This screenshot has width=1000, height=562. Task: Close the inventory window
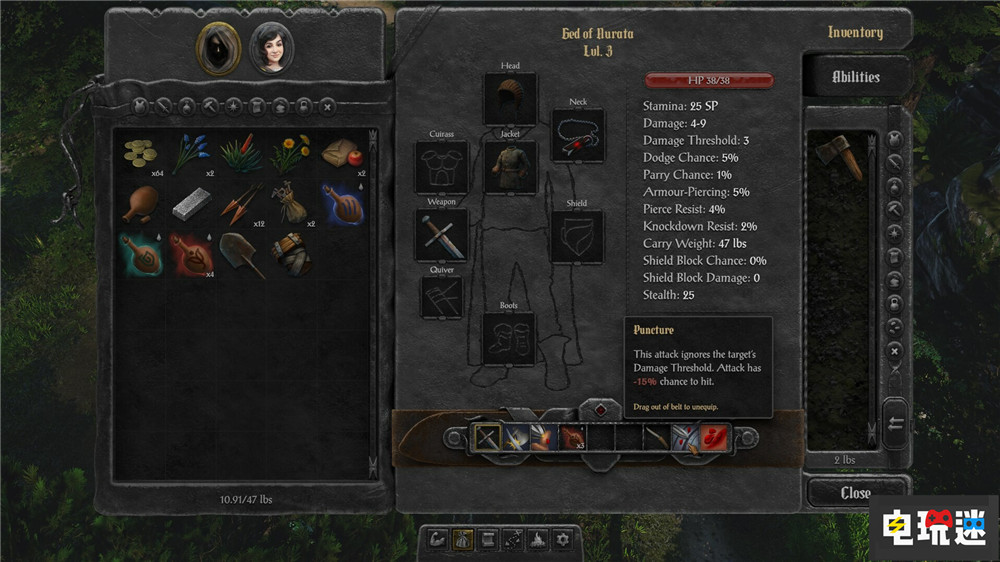855,493
